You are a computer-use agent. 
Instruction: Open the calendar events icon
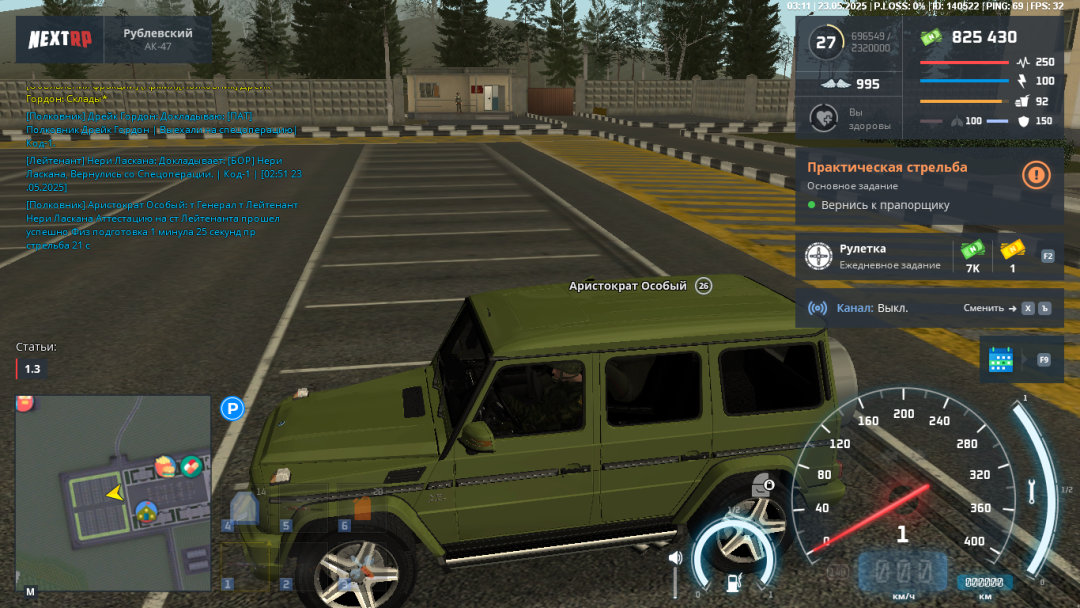pyautogui.click(x=1001, y=360)
